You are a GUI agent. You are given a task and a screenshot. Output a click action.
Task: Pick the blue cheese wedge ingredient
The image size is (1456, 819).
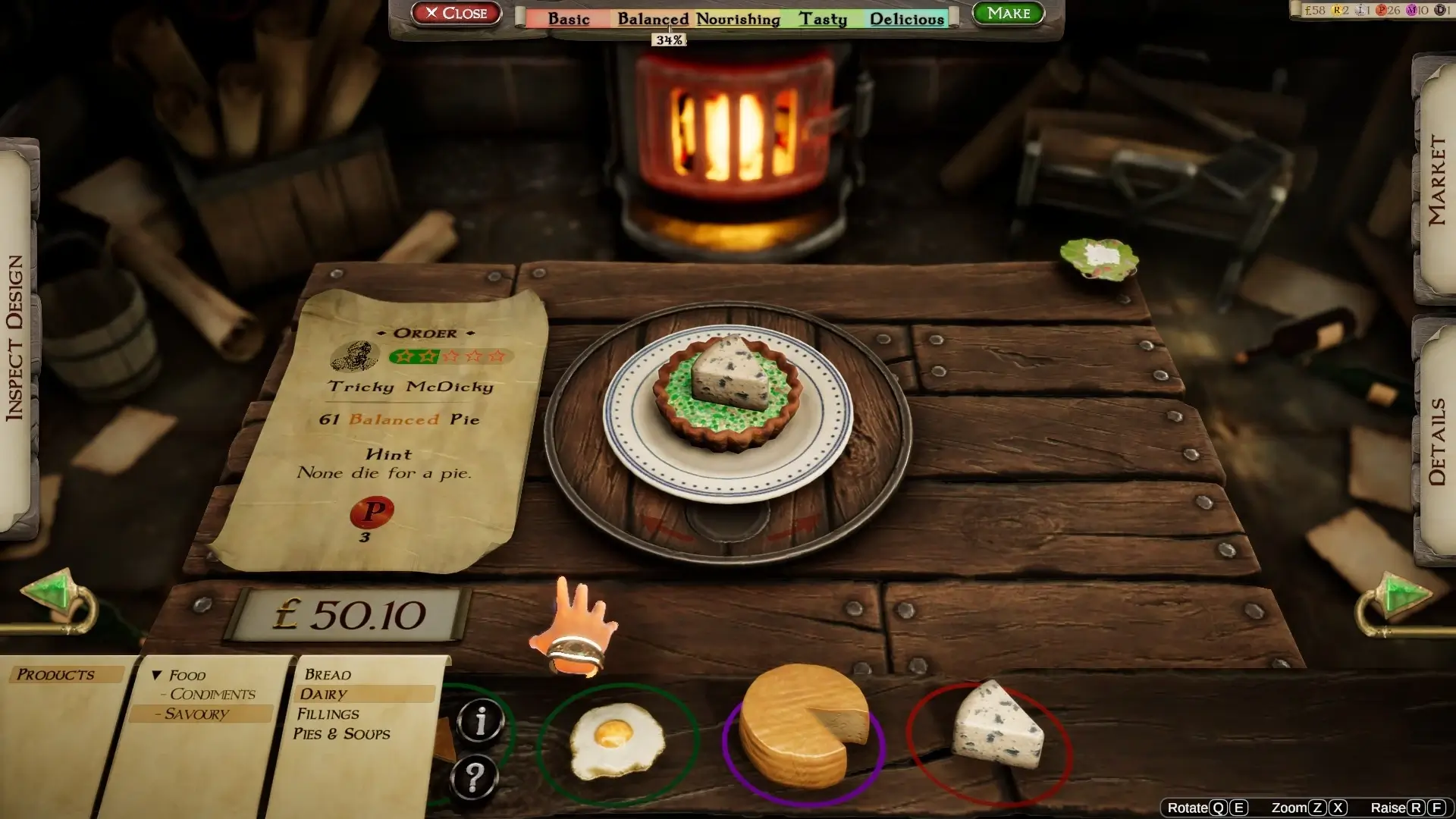(x=996, y=730)
